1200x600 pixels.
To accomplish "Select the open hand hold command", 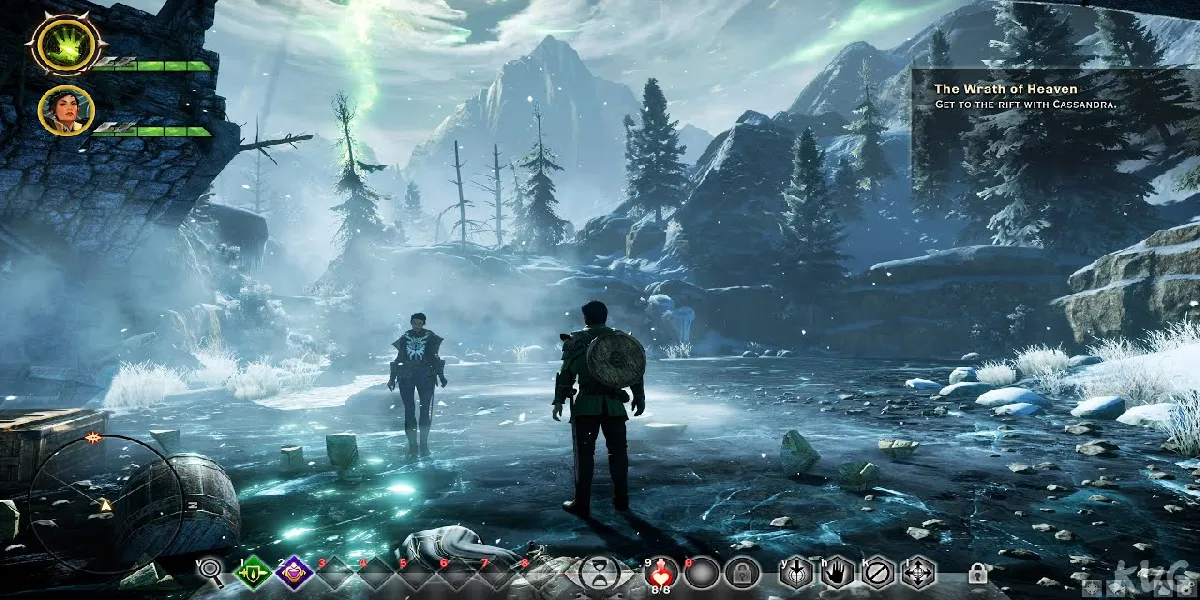I will tap(836, 572).
